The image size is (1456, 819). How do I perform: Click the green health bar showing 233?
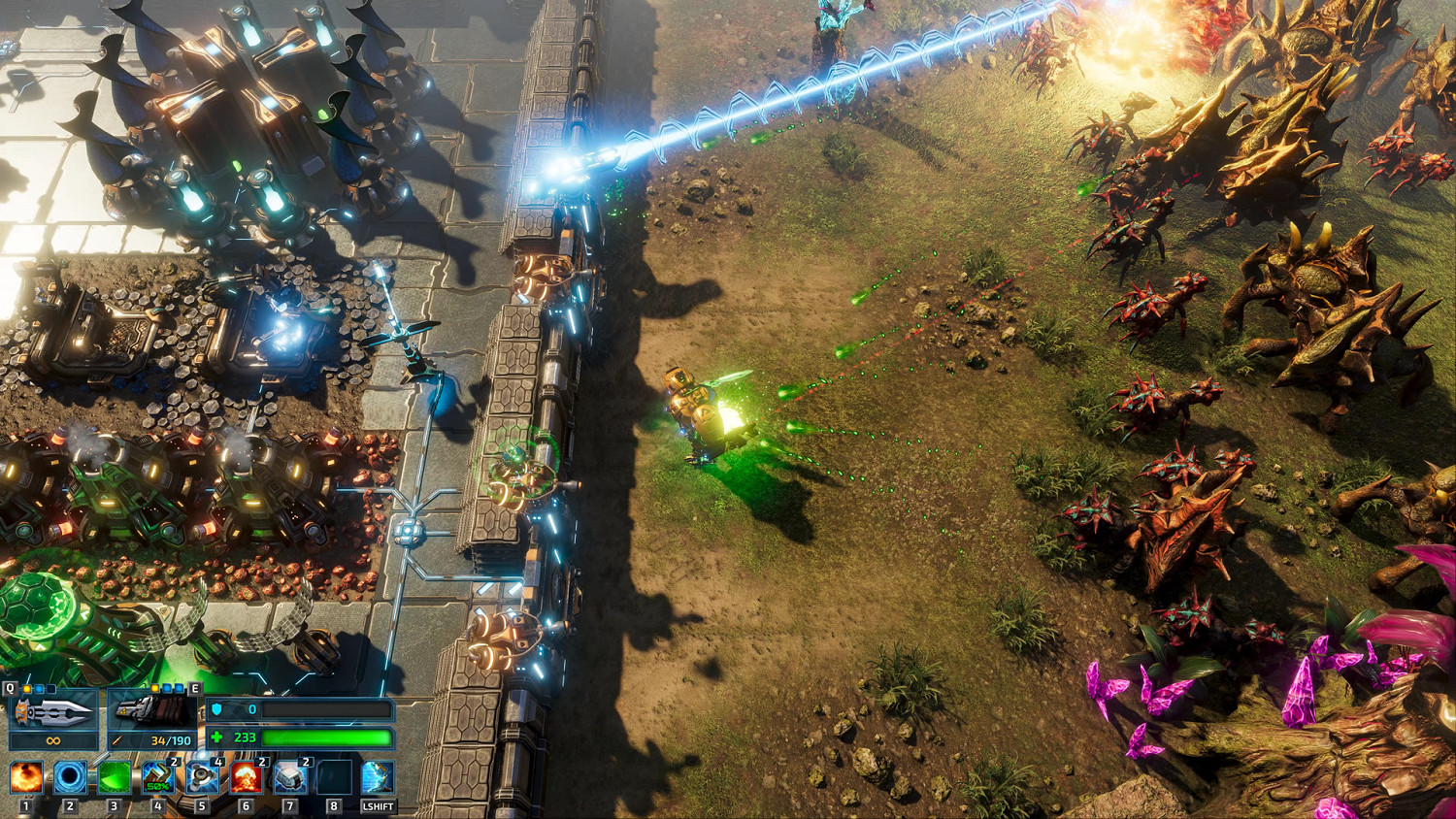[326, 739]
